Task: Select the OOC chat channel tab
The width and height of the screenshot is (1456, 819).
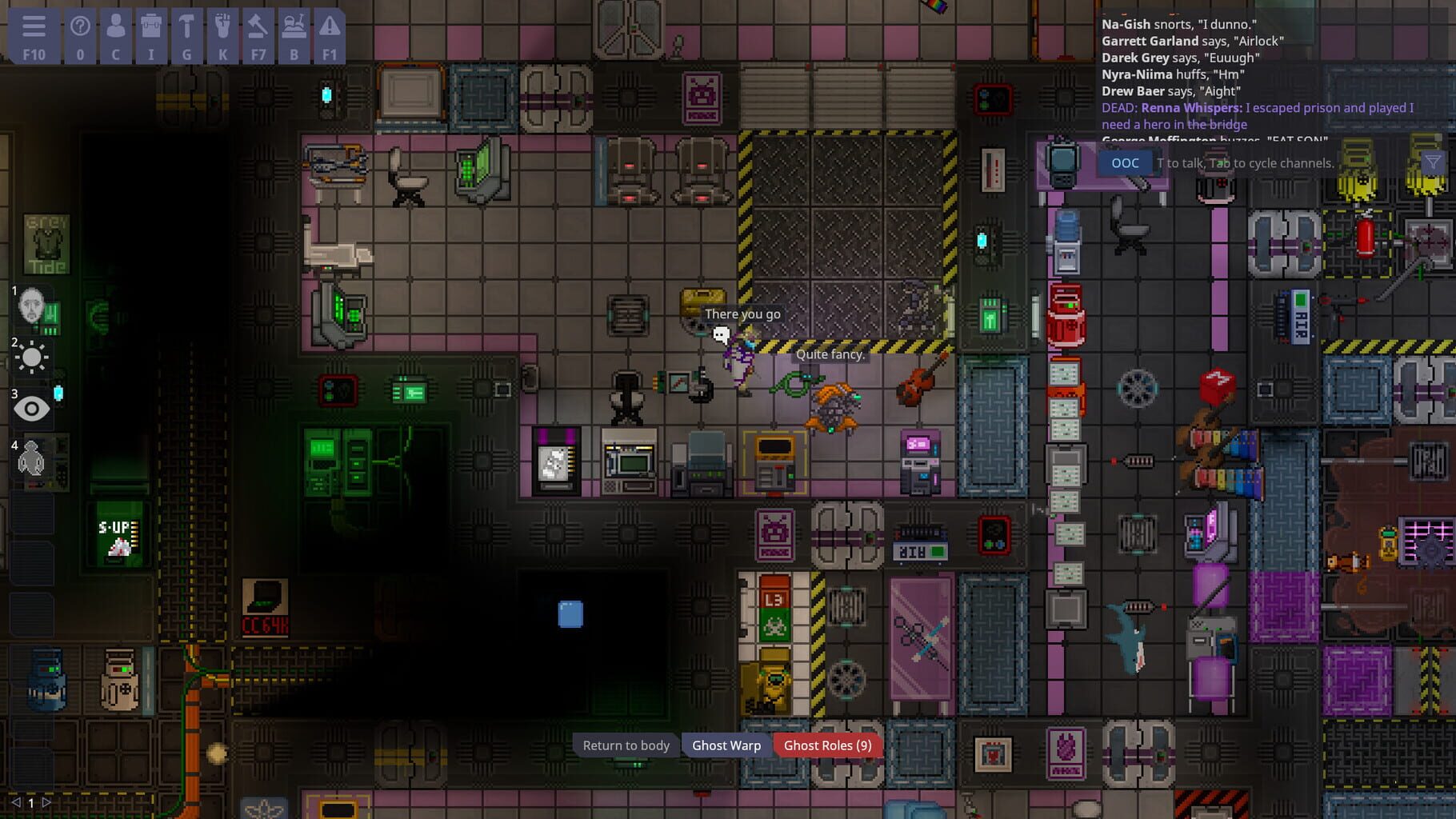Action: pos(1125,162)
